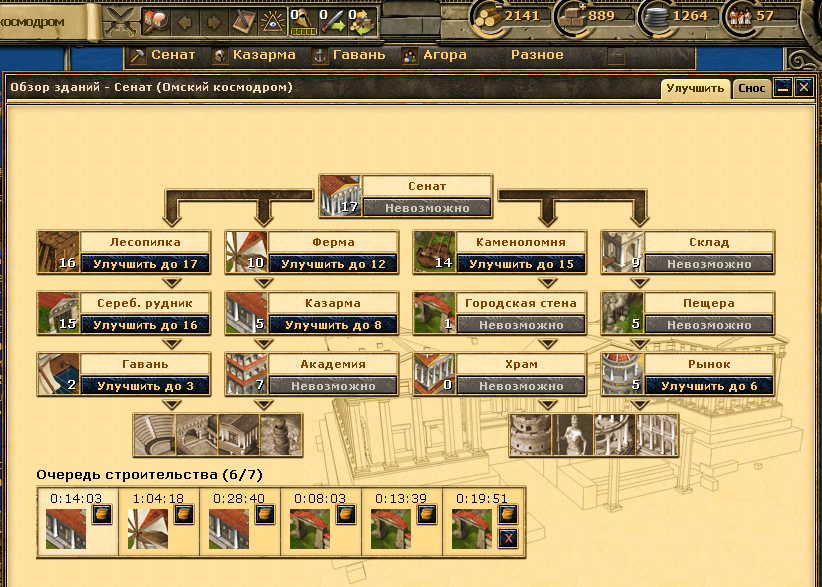Image resolution: width=822 pixels, height=587 pixels.
Task: Open the Казарма menu entry
Action: (x=254, y=55)
